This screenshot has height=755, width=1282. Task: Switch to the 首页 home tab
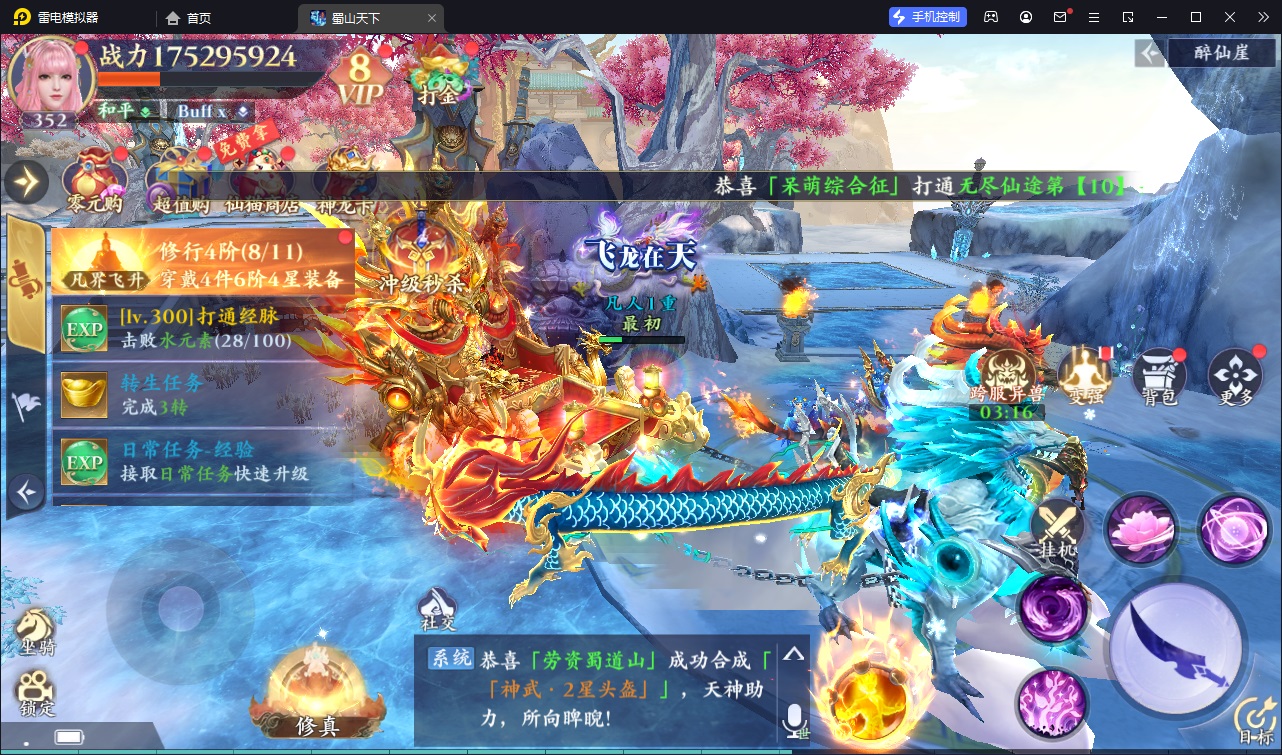(x=189, y=17)
